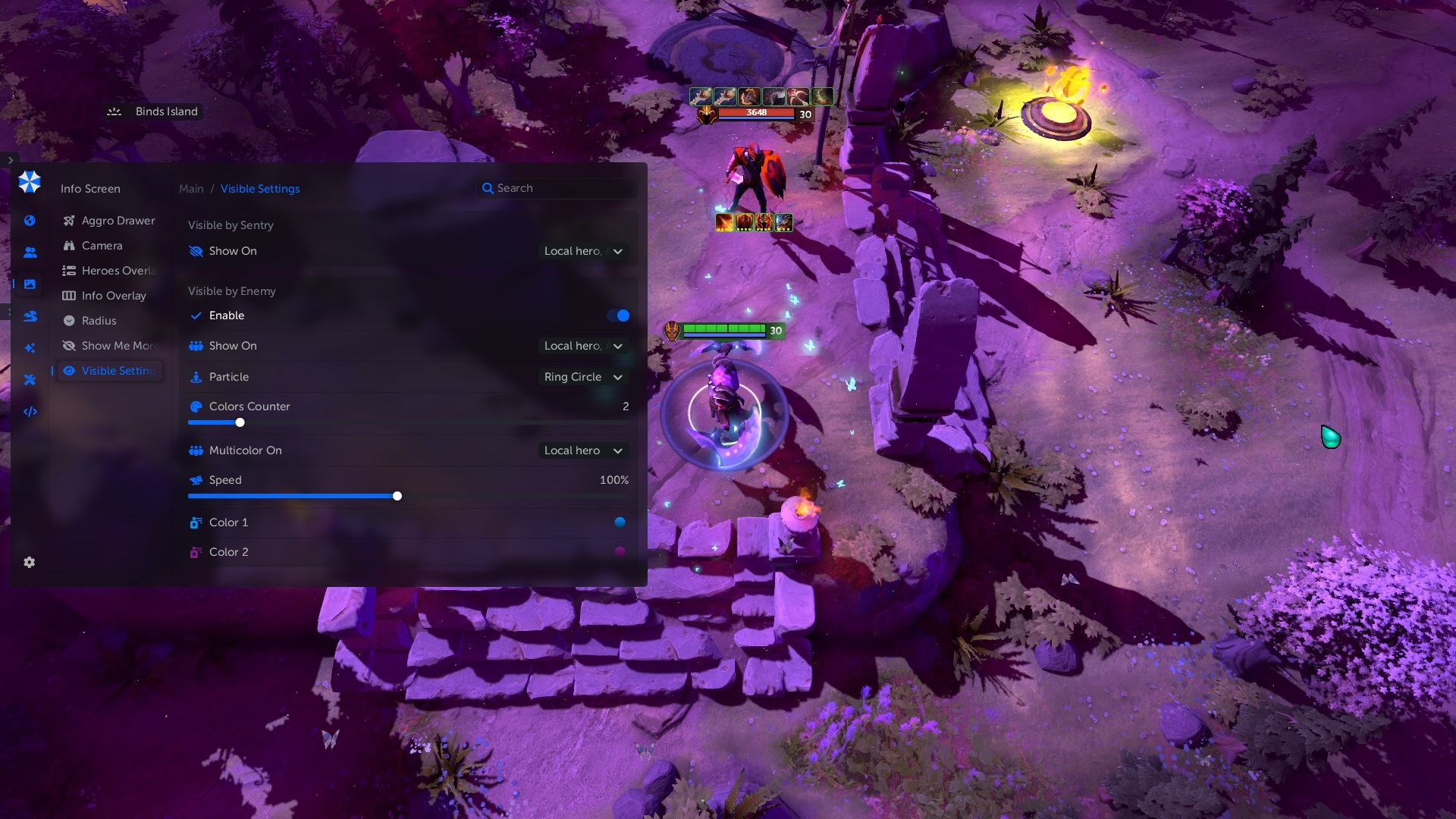1456x819 pixels.
Task: Click the Colors Counter slider handle
Action: [240, 422]
